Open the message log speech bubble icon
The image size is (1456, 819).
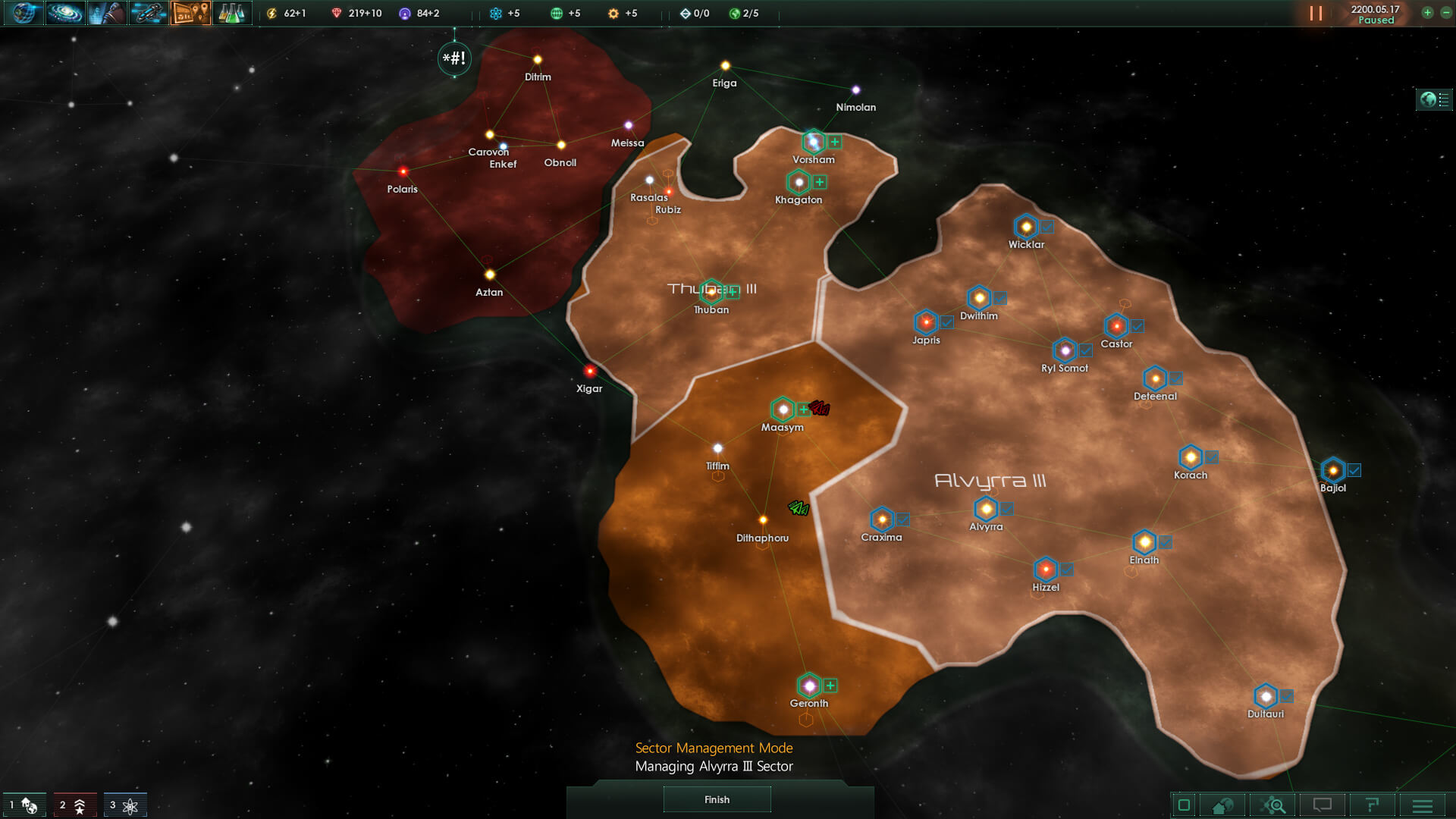click(1324, 805)
